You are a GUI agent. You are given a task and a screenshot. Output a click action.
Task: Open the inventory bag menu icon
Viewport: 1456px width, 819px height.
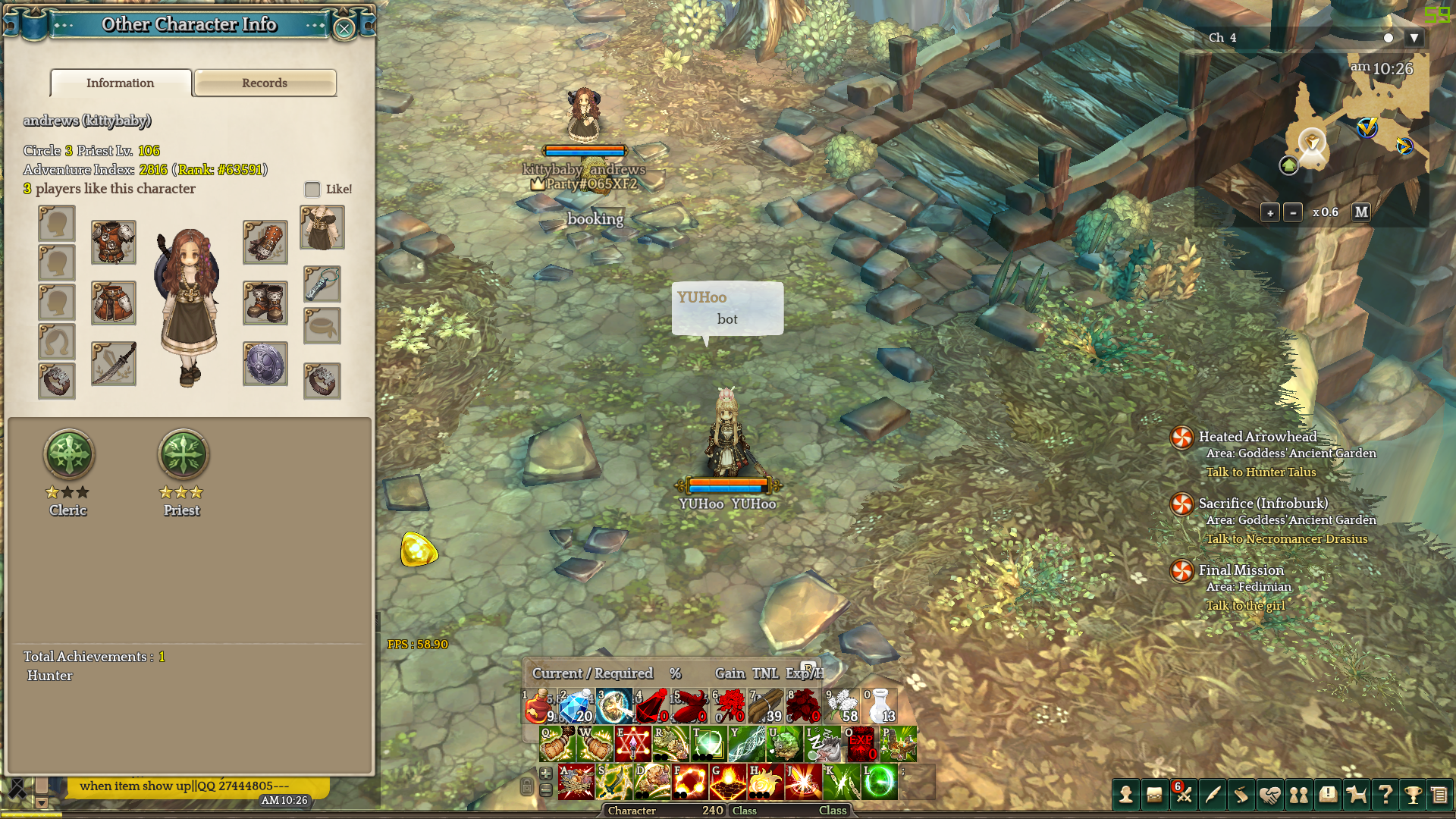tap(1154, 795)
